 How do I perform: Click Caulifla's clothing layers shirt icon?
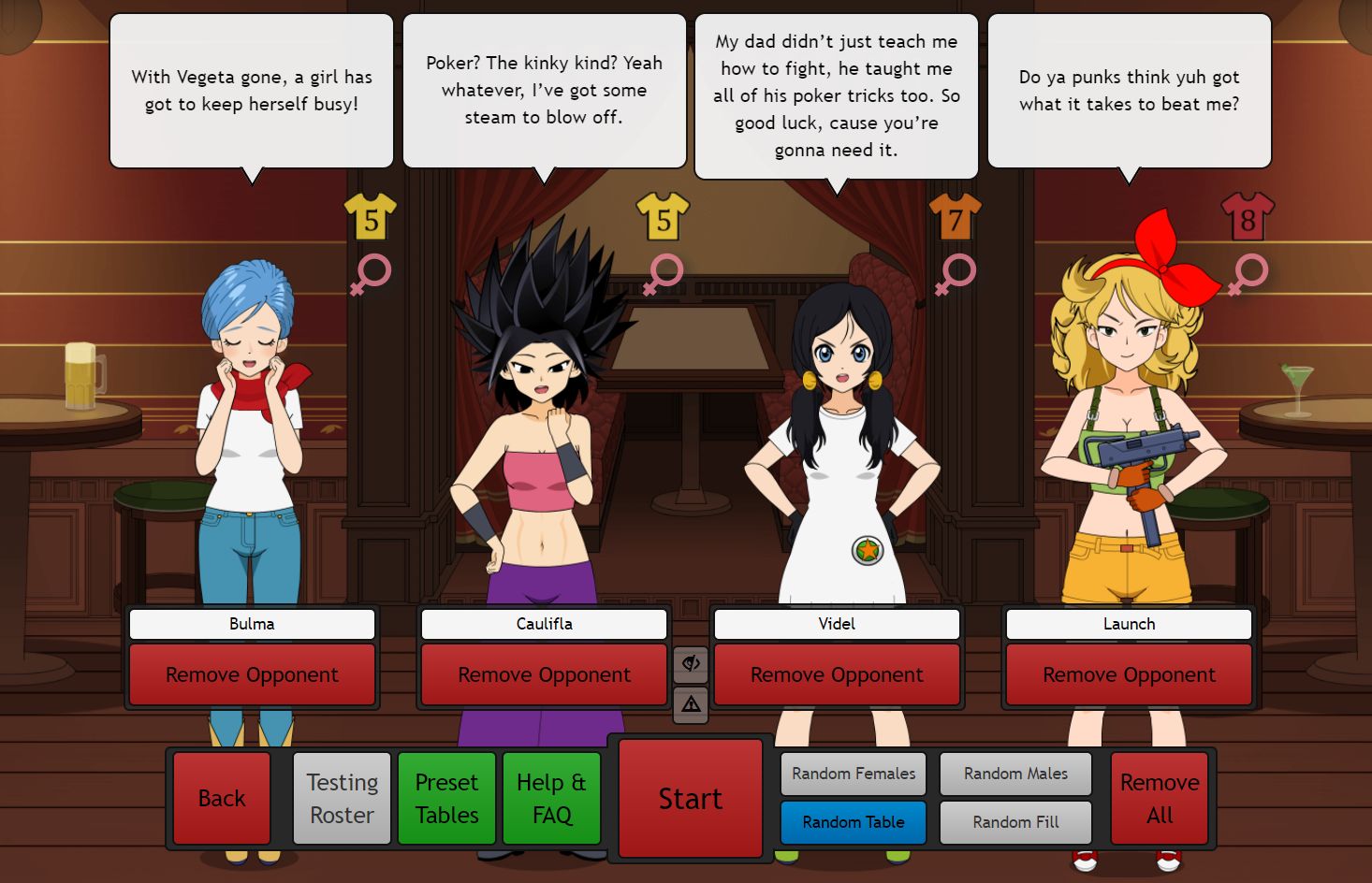click(663, 216)
